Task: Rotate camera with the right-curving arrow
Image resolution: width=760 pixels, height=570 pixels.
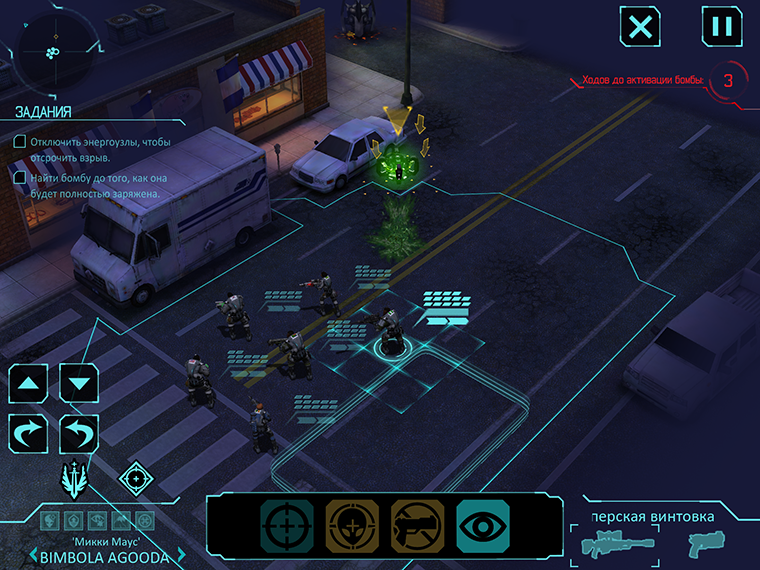Action: pos(30,435)
